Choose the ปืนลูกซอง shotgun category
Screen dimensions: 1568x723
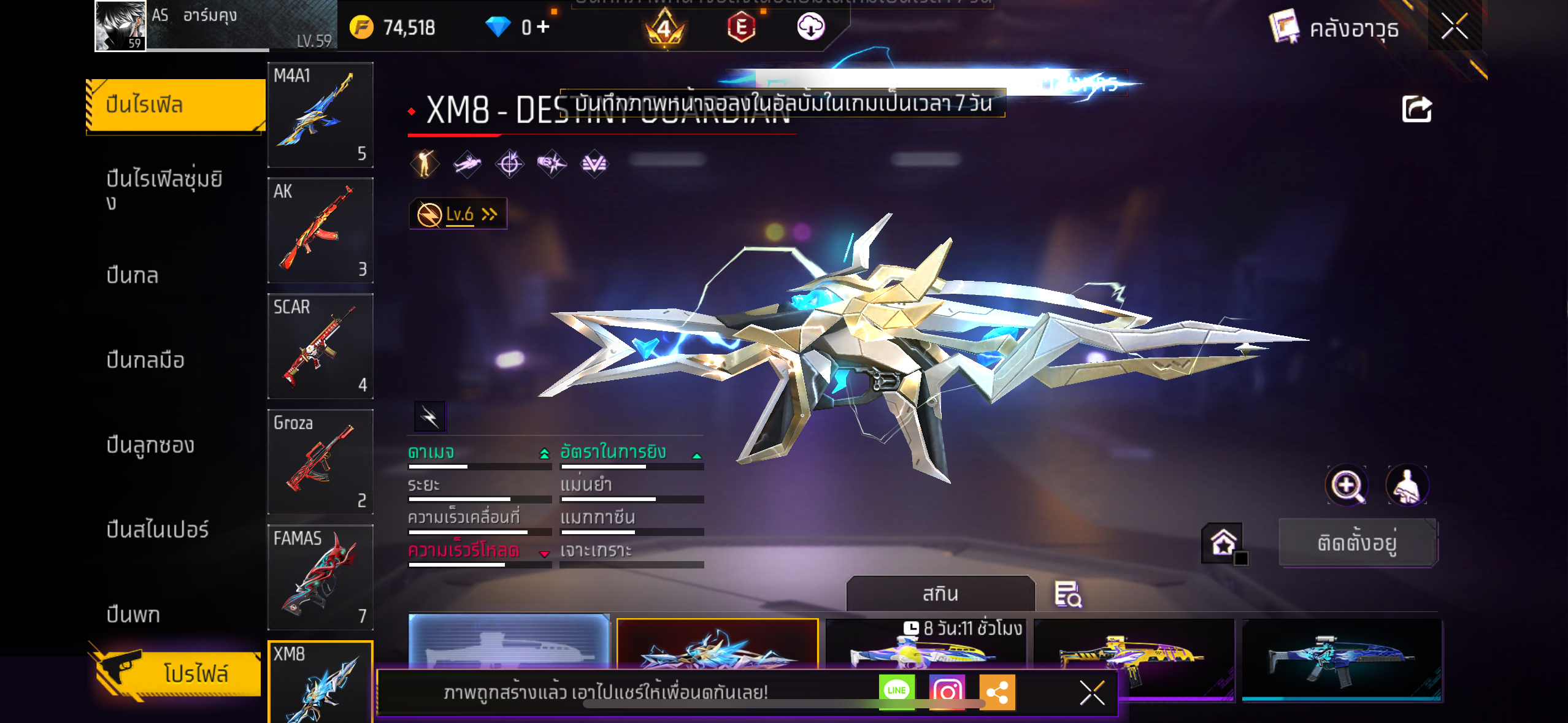tap(150, 445)
